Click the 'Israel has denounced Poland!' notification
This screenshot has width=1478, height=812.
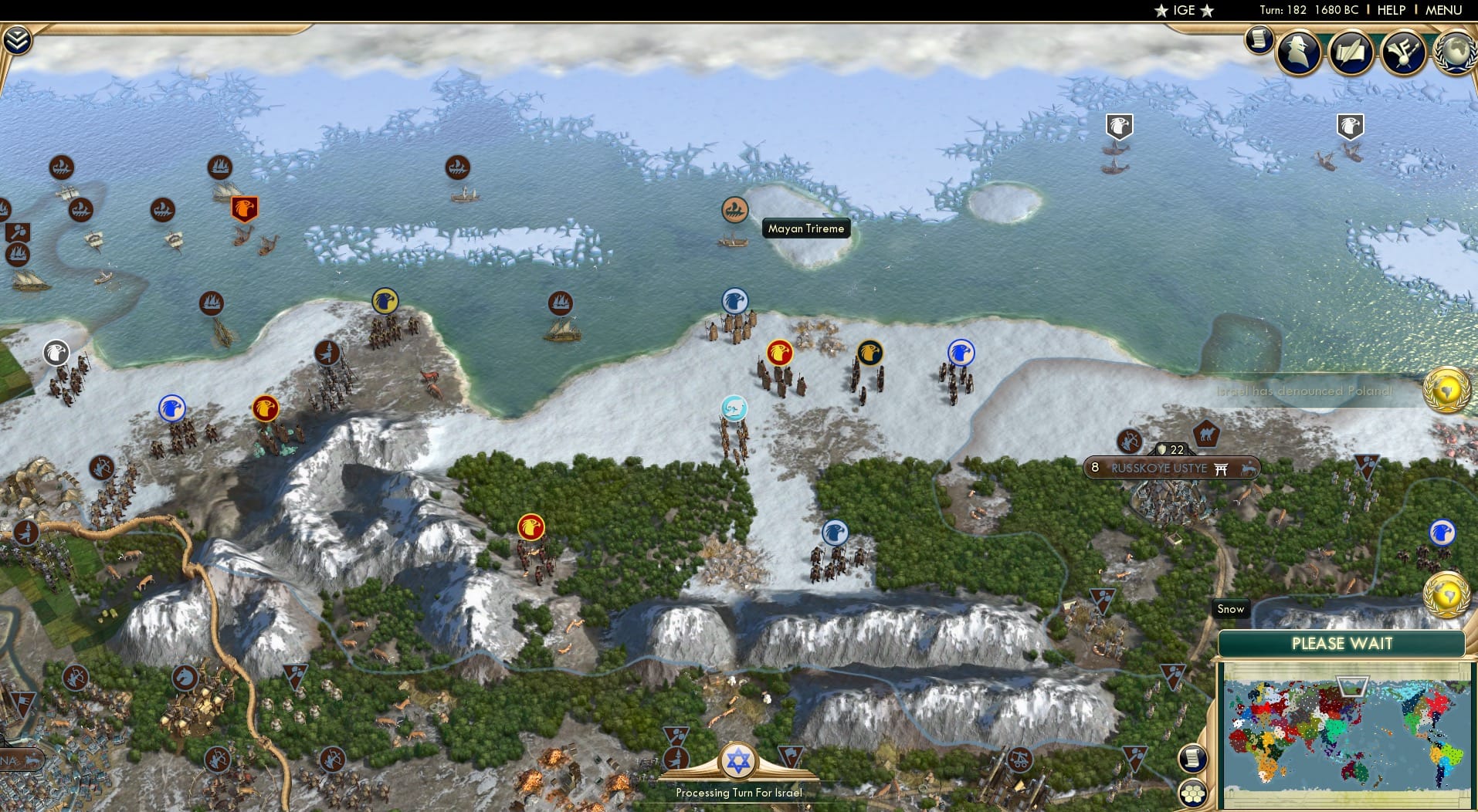coord(1305,391)
